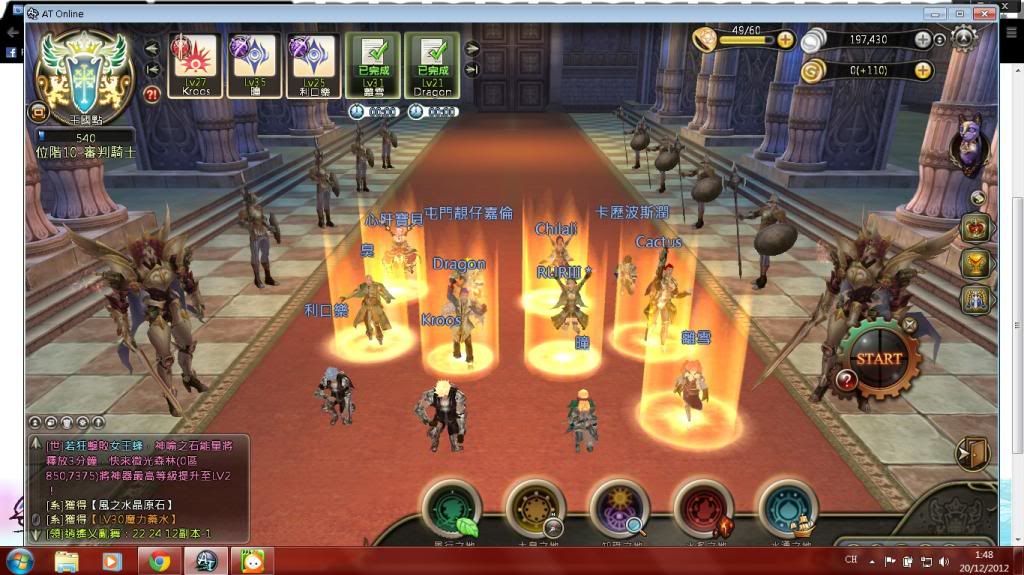Click the red question mark below START
This screenshot has height=575, width=1024.
click(x=846, y=380)
